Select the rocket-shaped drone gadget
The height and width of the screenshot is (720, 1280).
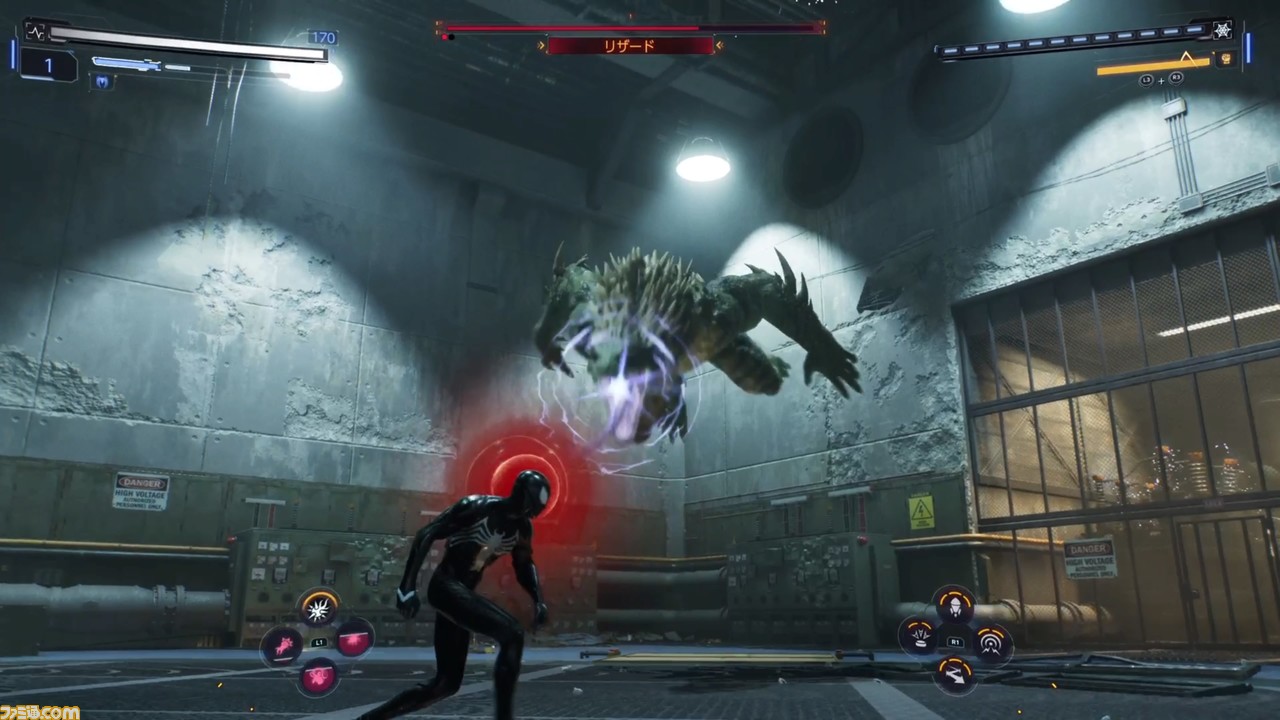(x=954, y=604)
